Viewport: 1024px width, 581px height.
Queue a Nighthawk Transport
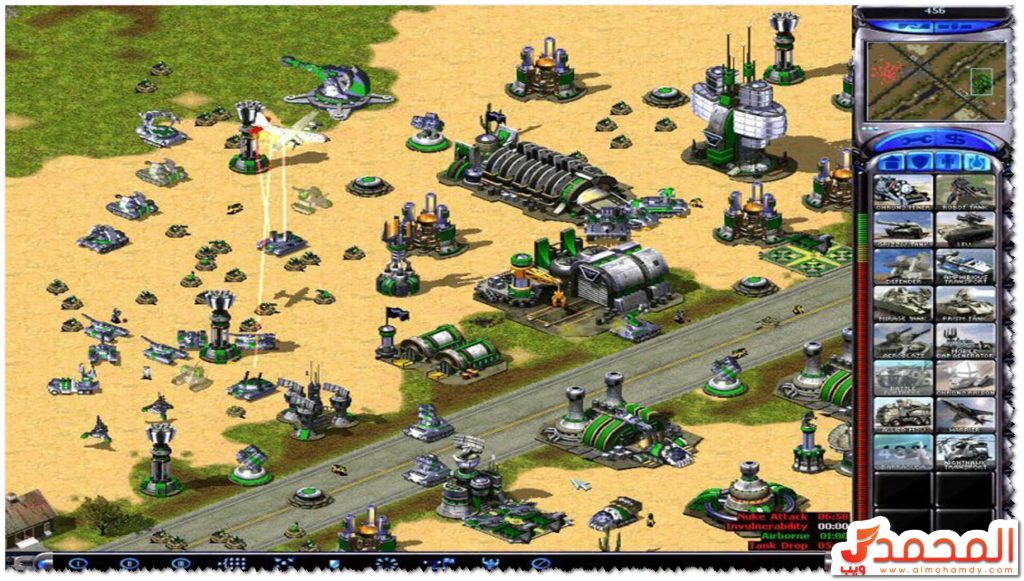pyautogui.click(x=965, y=451)
